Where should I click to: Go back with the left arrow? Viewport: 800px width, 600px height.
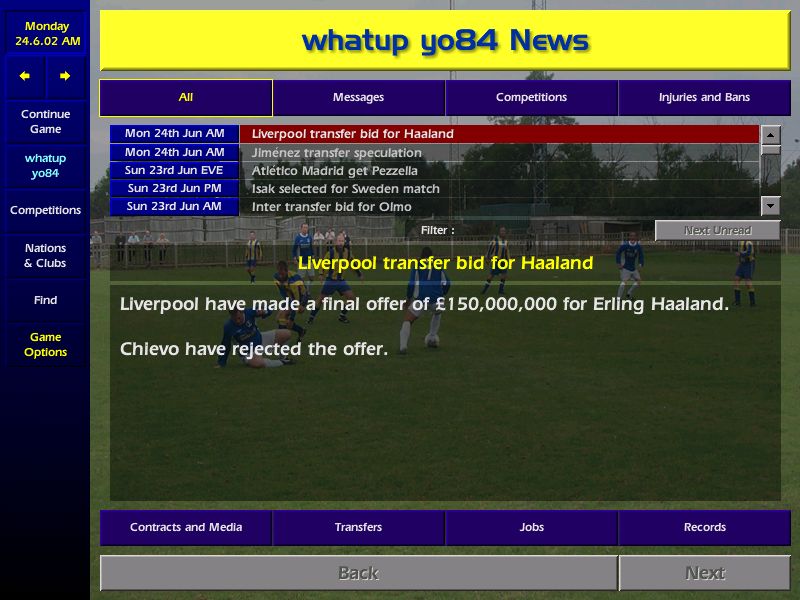(25, 76)
